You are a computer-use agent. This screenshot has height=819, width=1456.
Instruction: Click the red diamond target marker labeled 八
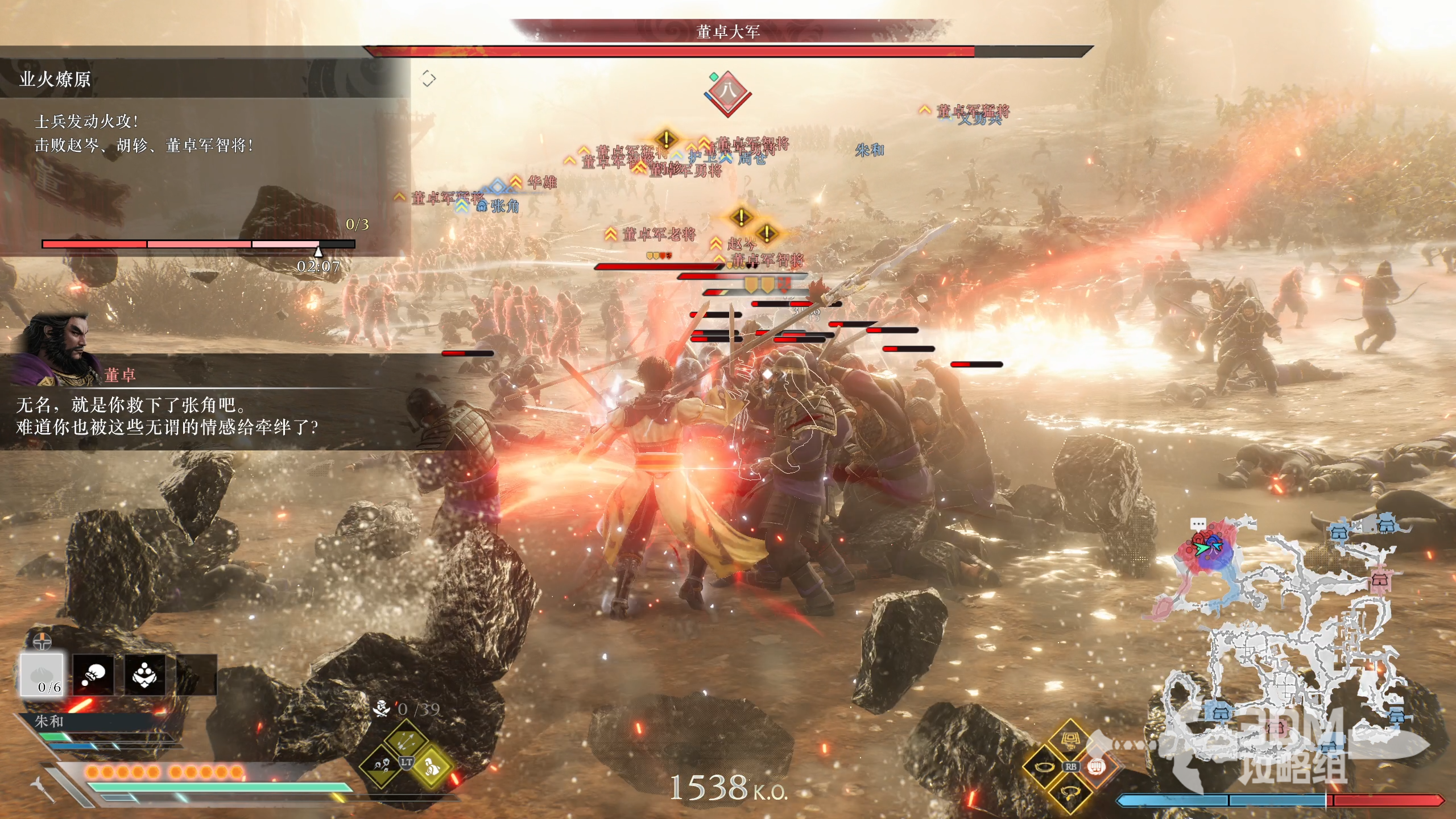point(727,93)
